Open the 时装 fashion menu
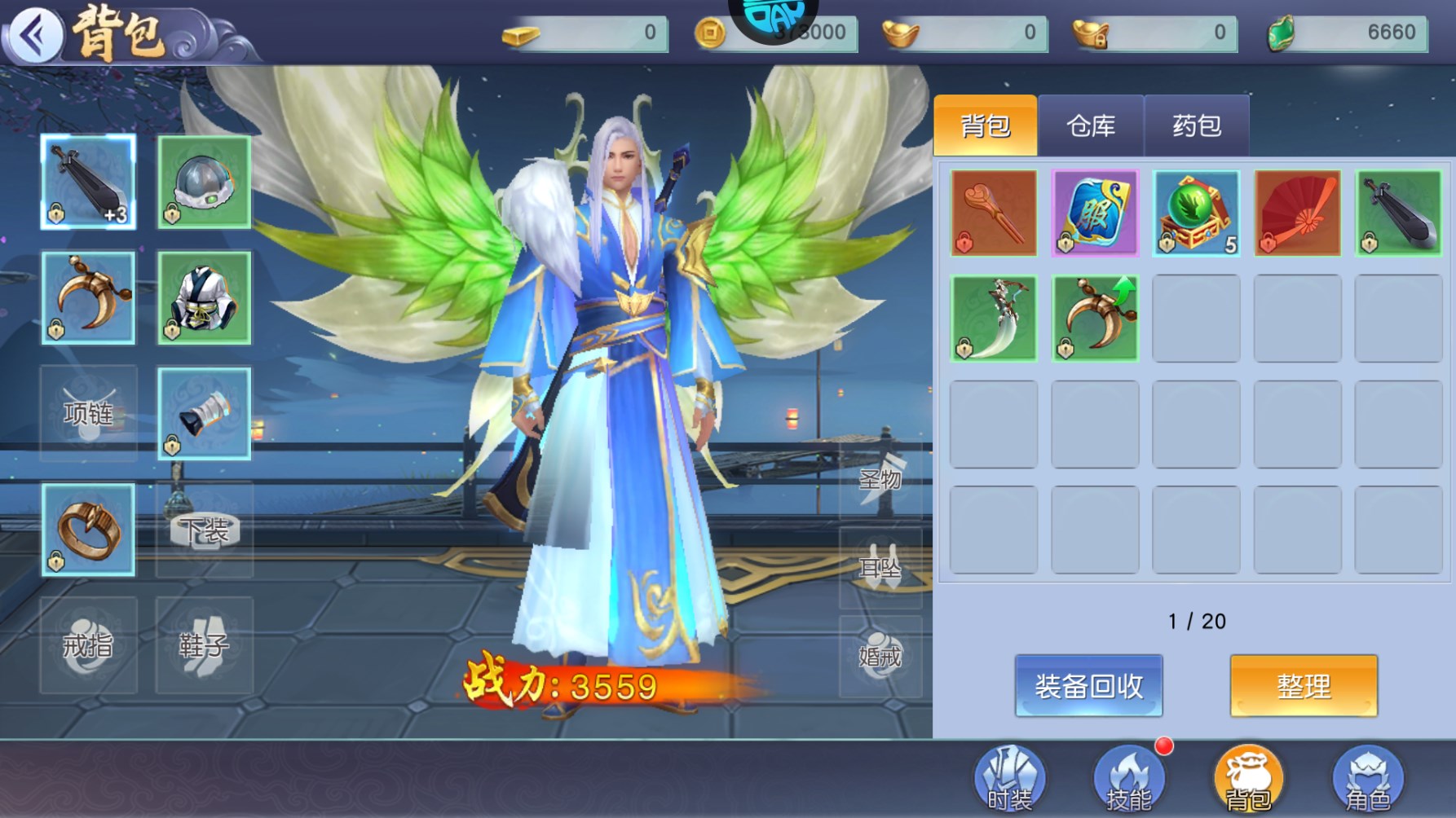The height and width of the screenshot is (818, 1456). point(1009,780)
